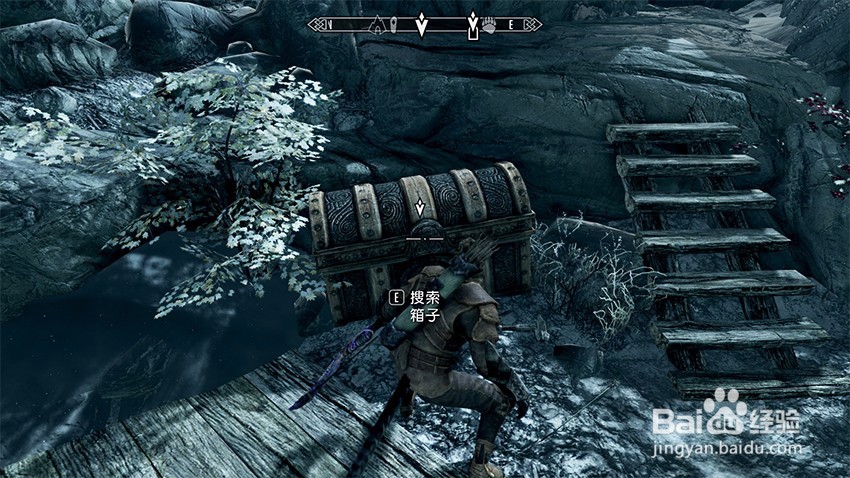Select the camp marker on the compass
Screen dimensions: 850x478
tap(377, 24)
